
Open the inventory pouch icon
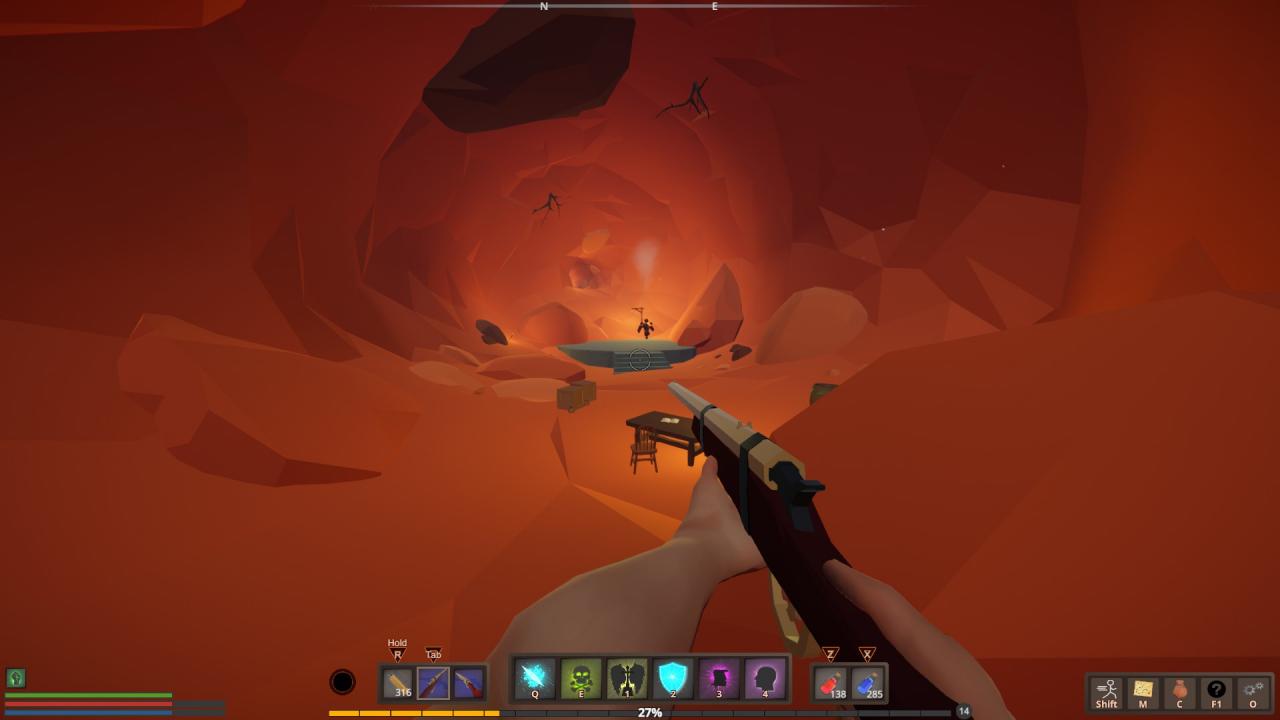point(1179,692)
